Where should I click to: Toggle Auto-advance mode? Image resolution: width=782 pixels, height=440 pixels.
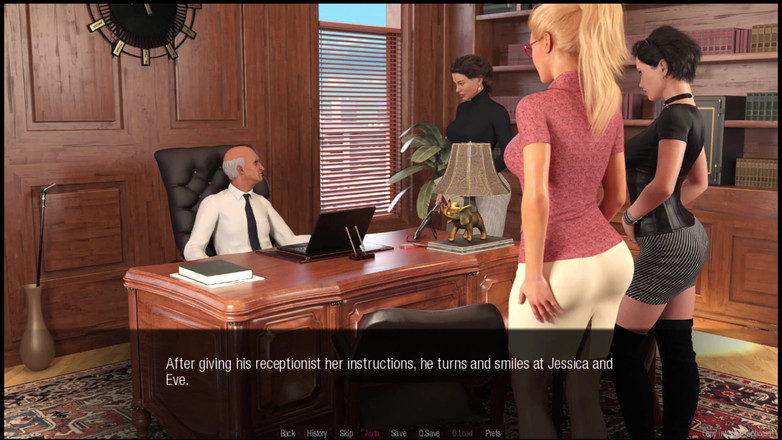[x=372, y=433]
